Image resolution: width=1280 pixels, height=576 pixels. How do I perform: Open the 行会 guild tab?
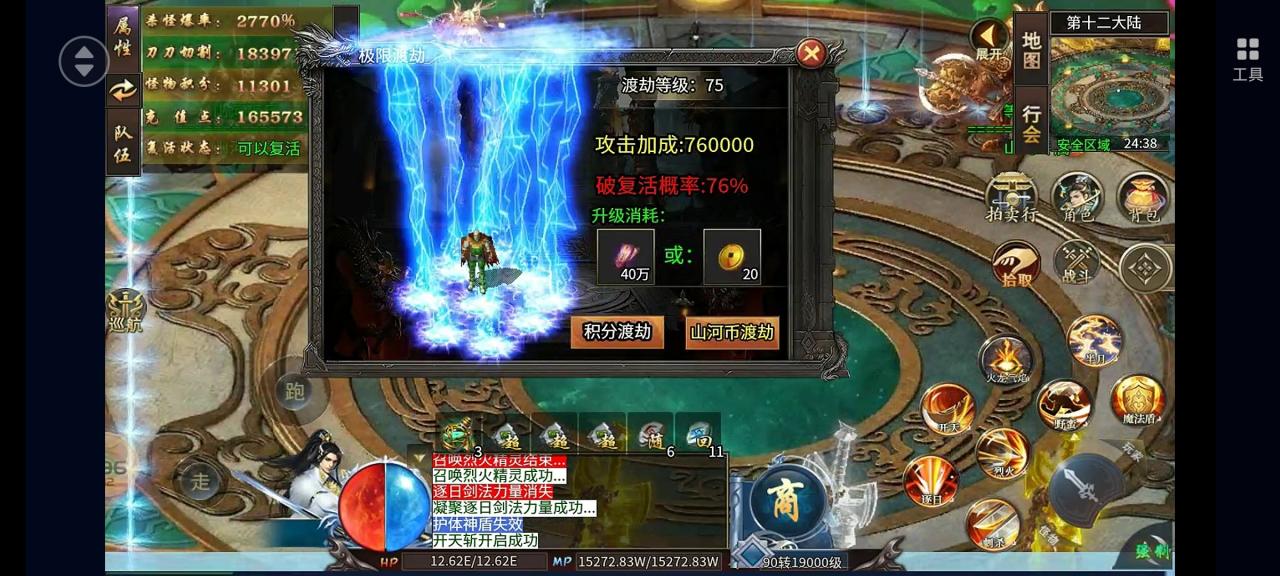(1032, 122)
